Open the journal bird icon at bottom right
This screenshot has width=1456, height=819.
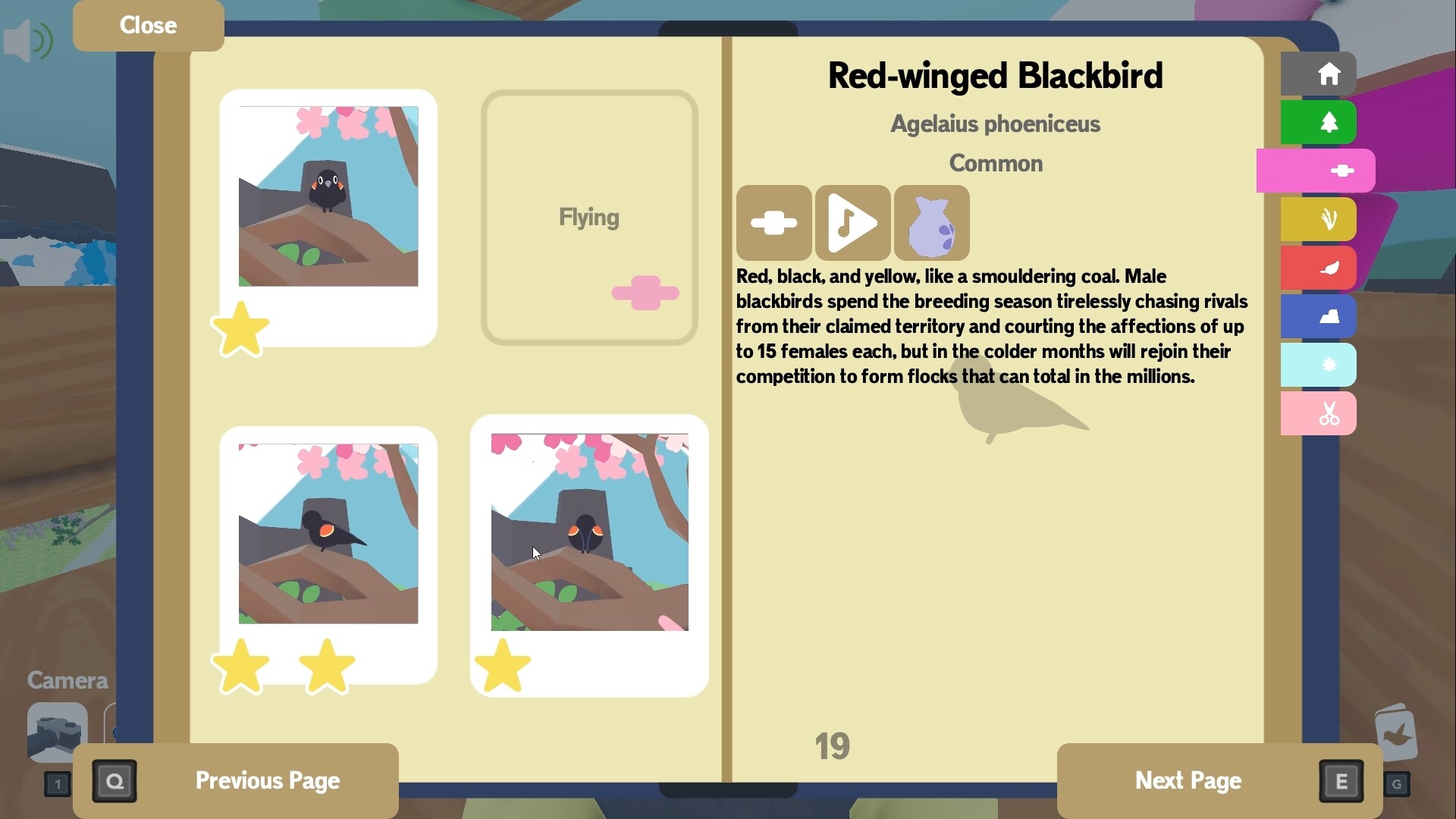coord(1395,730)
